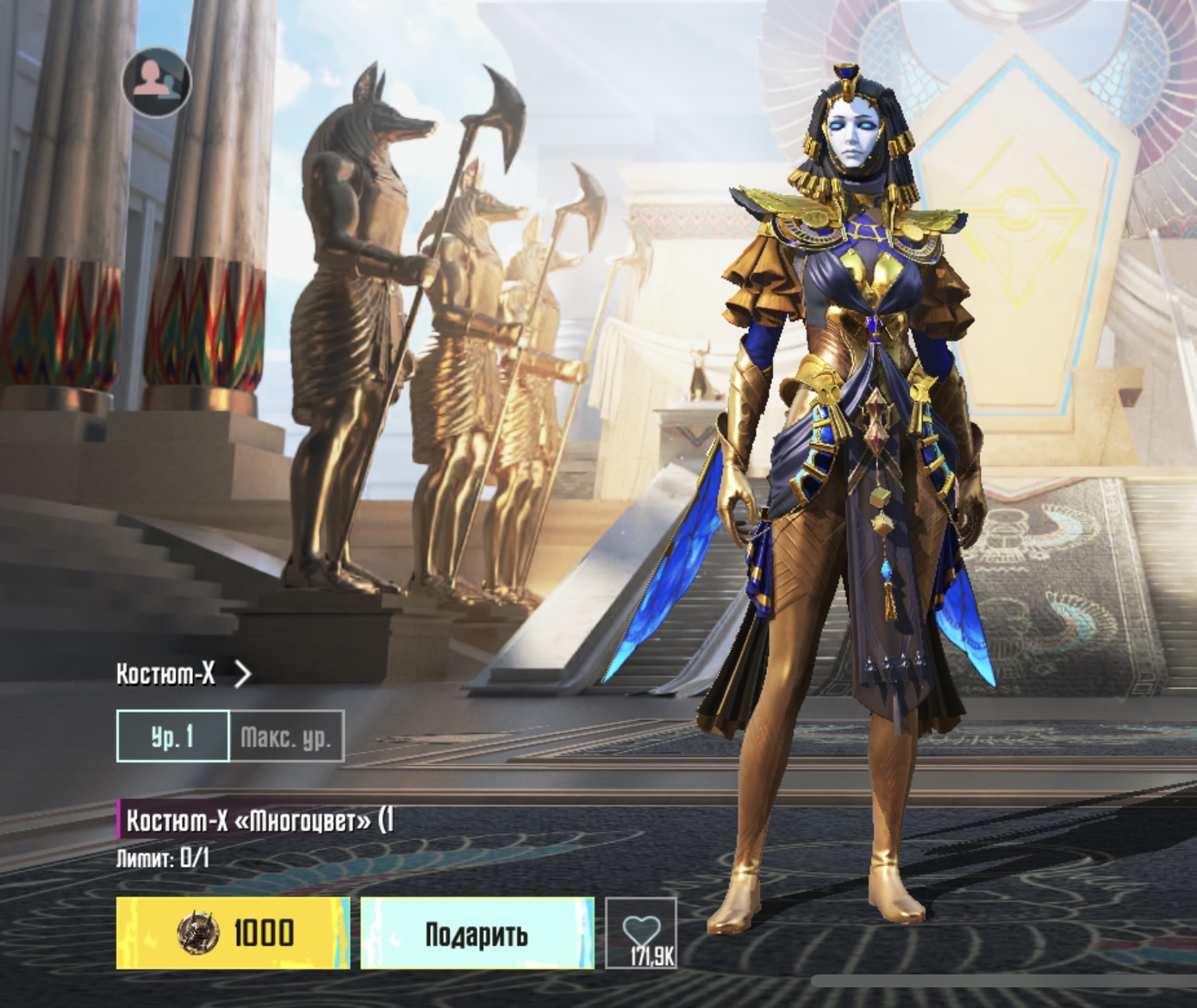Buy the costume for 1000 coins
The height and width of the screenshot is (1008, 1197).
click(x=233, y=932)
